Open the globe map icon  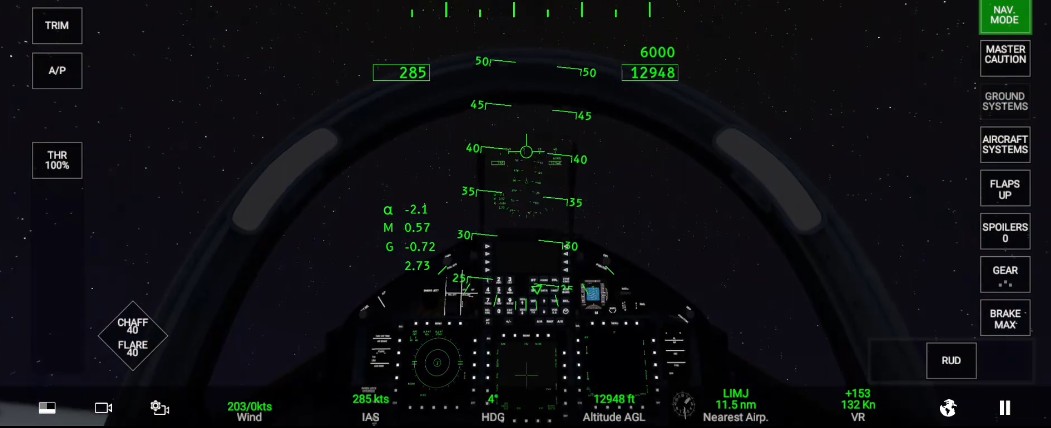click(949, 407)
